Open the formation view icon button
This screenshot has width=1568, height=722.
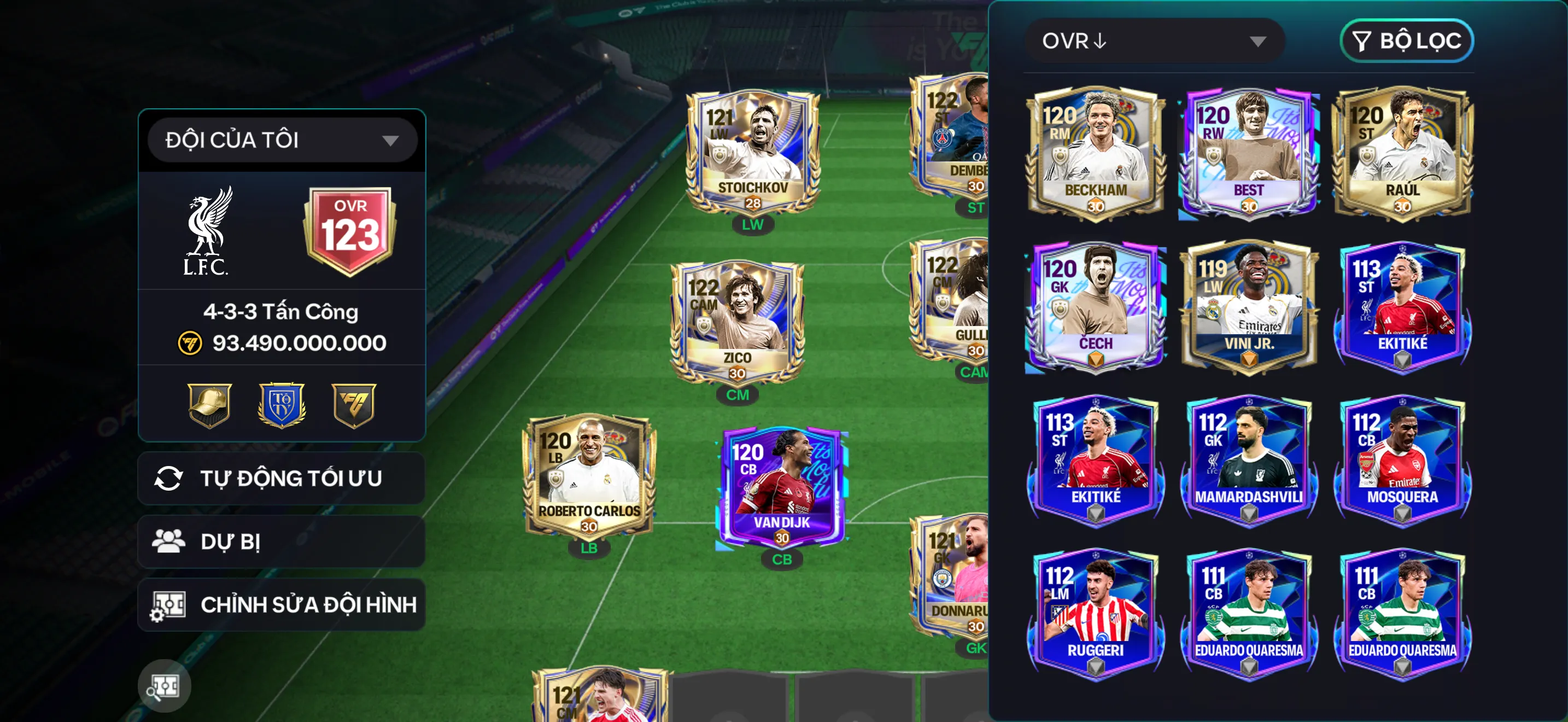[x=165, y=686]
